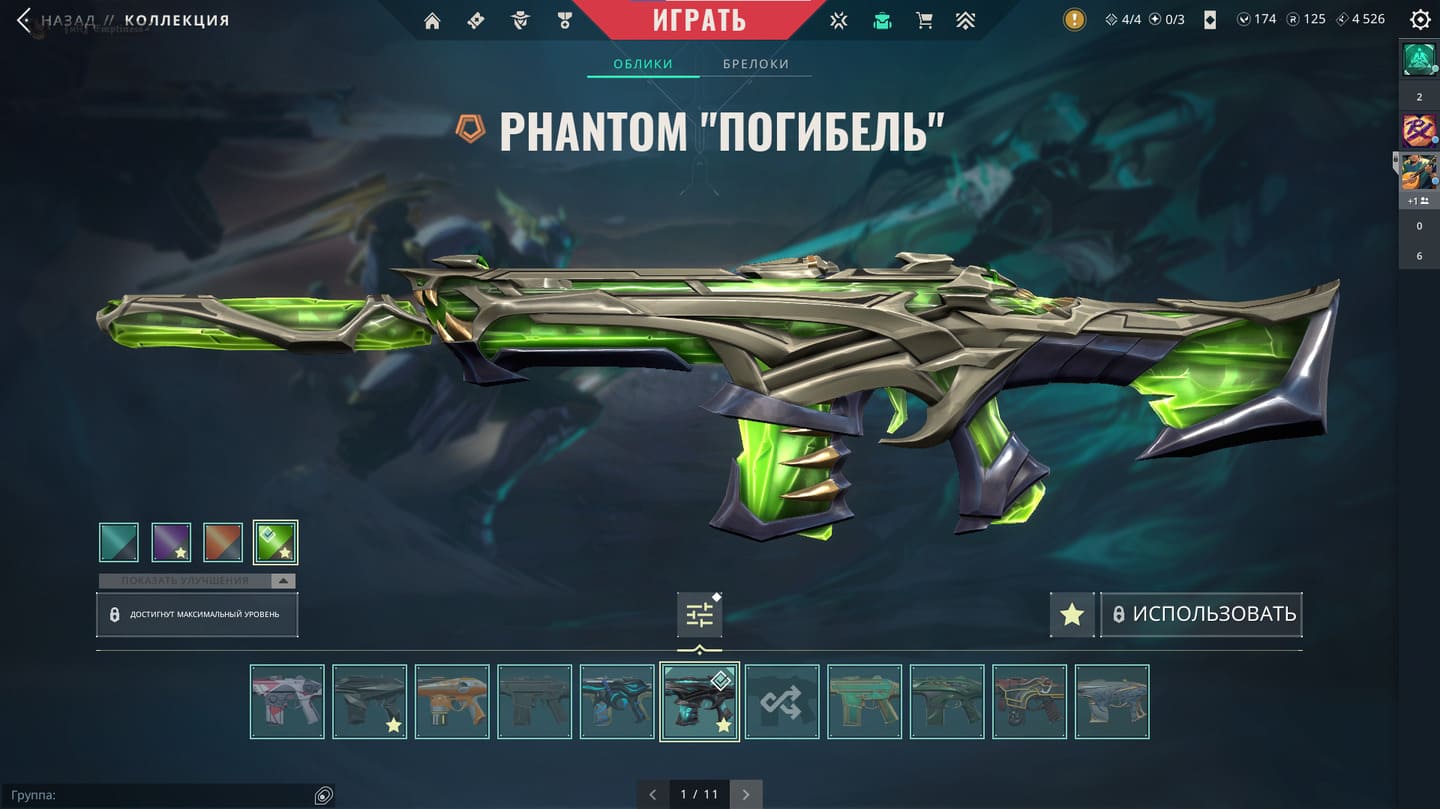The height and width of the screenshot is (809, 1440).
Task: Open the battle pass ticket icon
Action: point(476,20)
